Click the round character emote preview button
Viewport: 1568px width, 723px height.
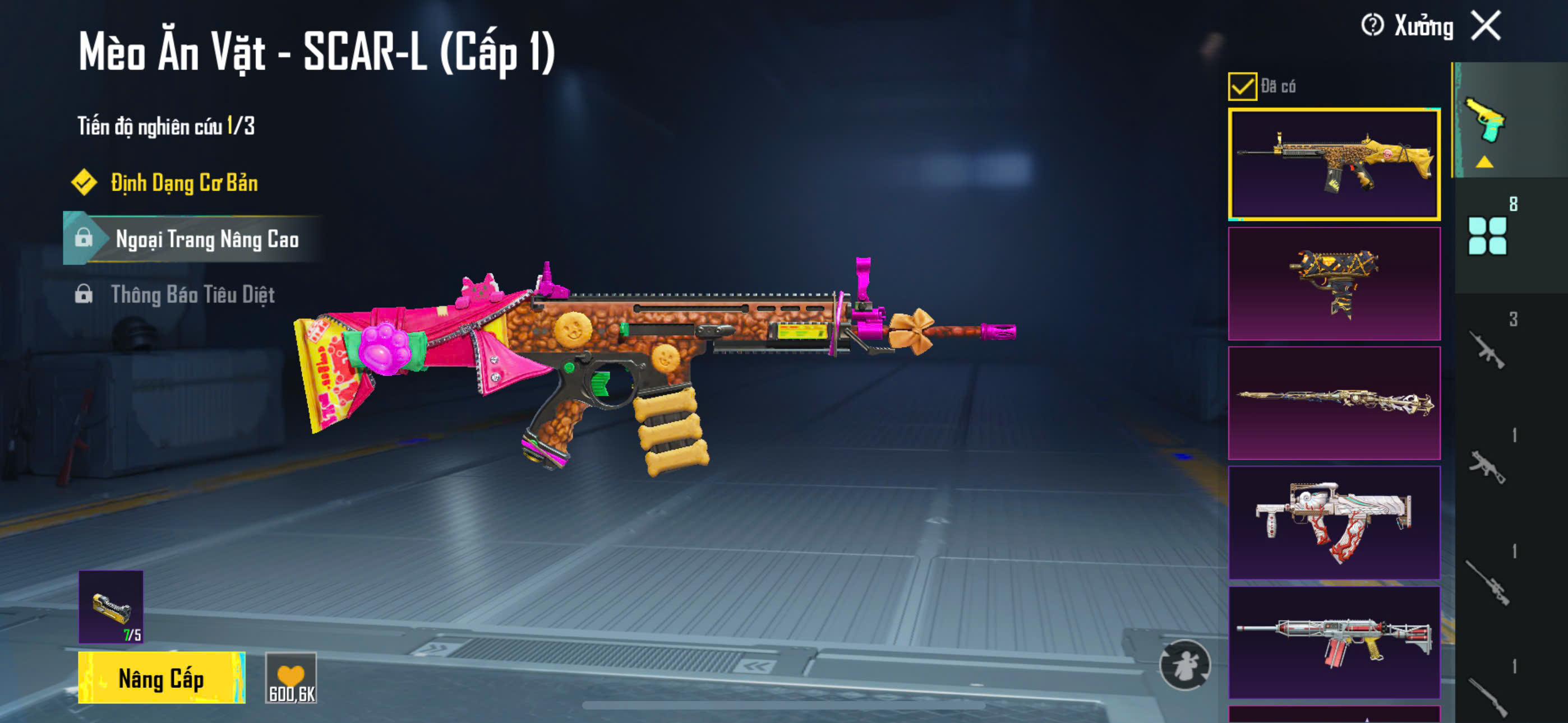pos(1184,665)
